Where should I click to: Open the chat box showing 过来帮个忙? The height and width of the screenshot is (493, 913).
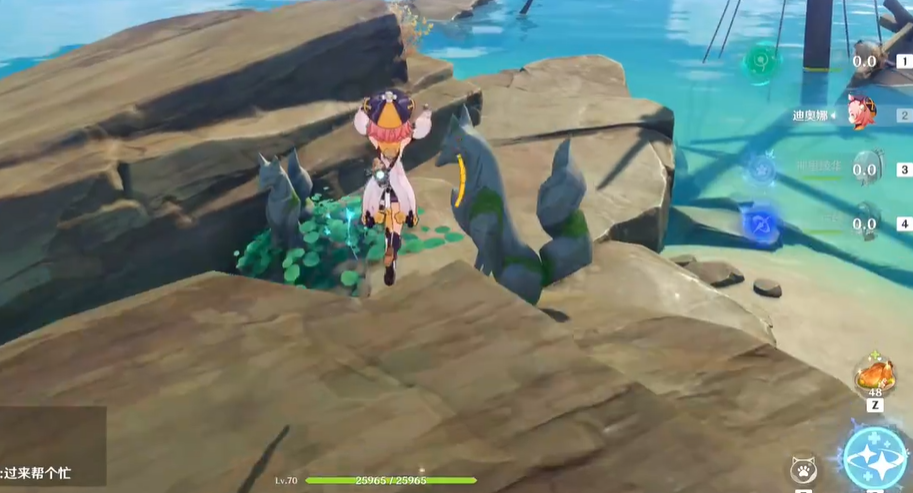pos(52,447)
